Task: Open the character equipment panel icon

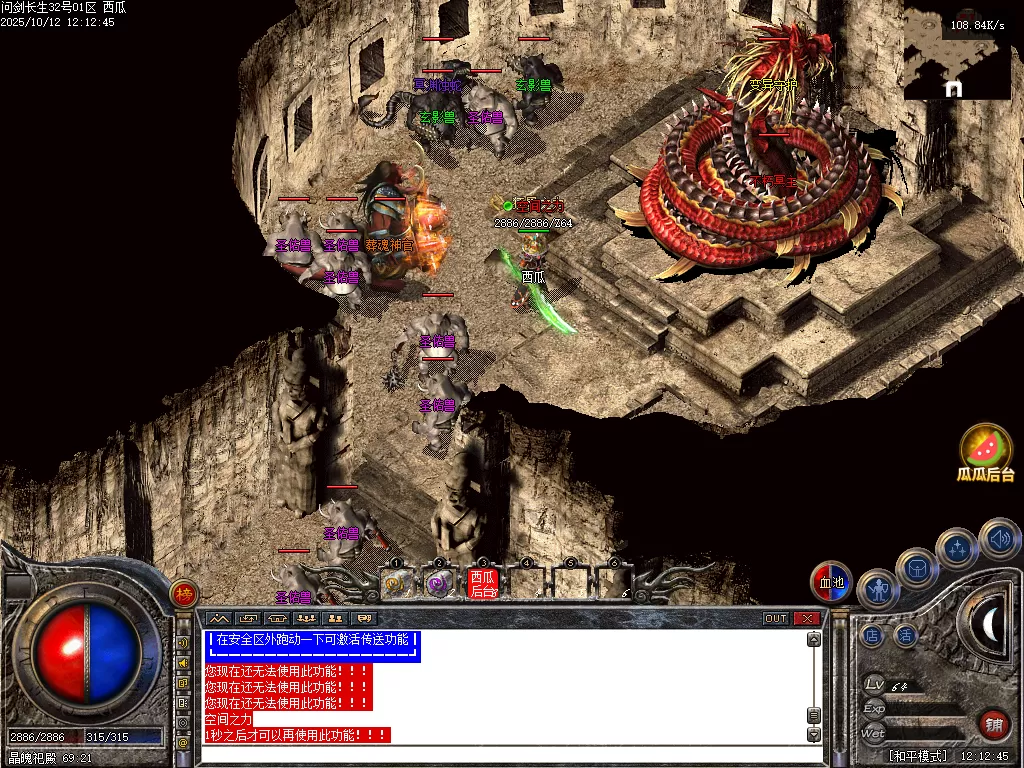Action: pos(877,590)
